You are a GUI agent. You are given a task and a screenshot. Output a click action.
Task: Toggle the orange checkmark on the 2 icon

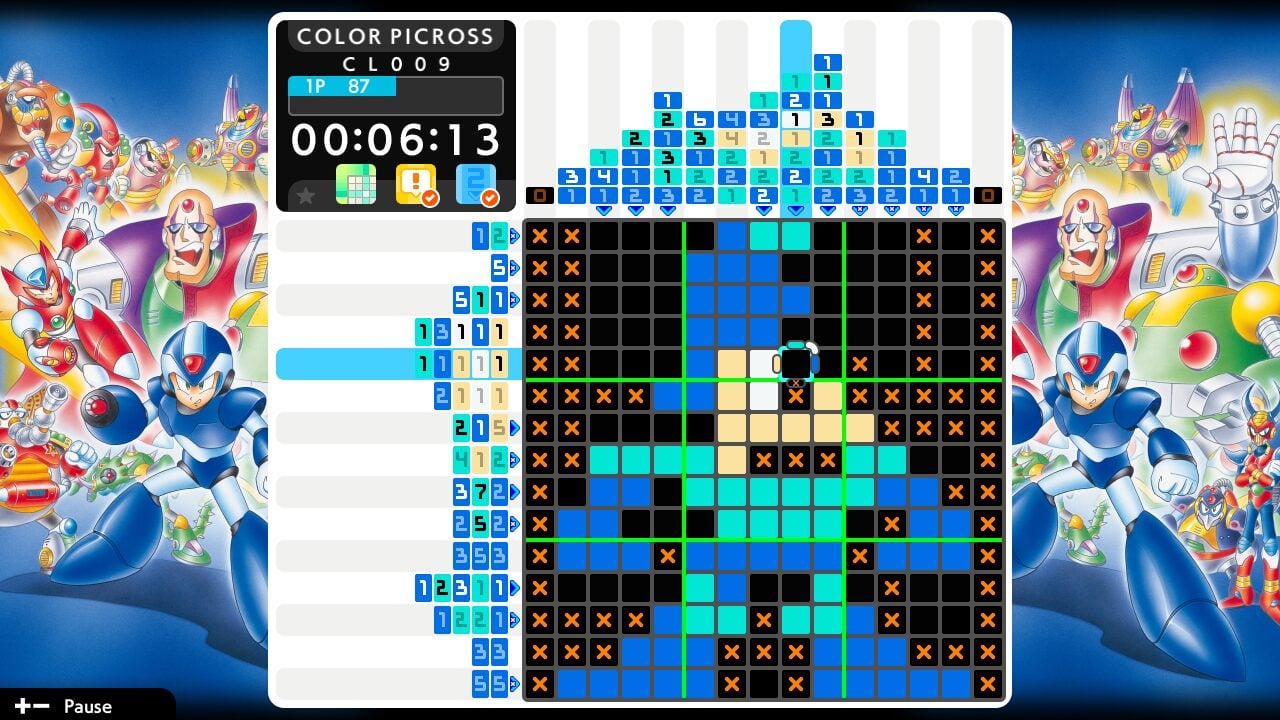(x=490, y=198)
